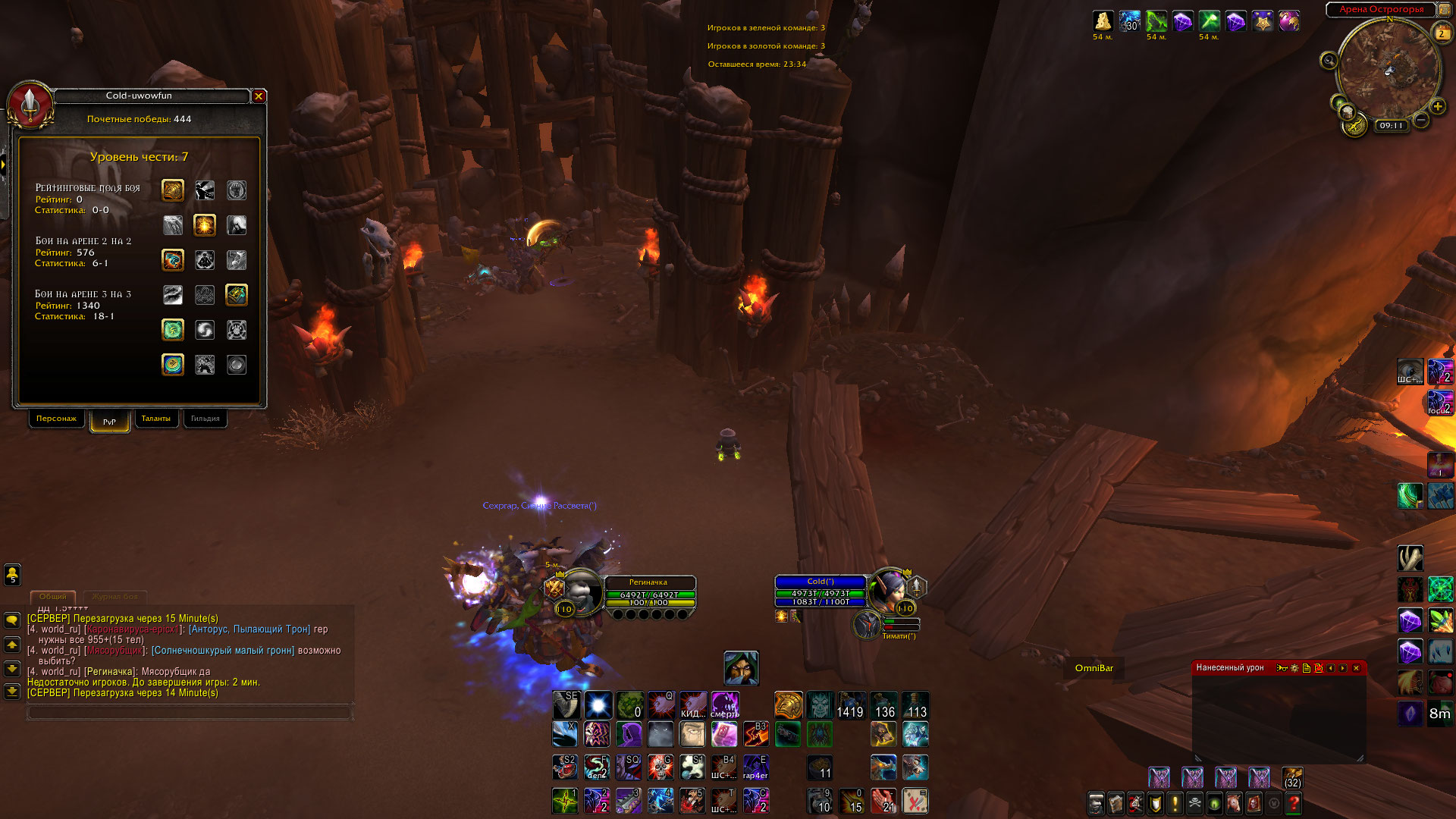
Task: Select the Общий chat tab
Action: pos(52,597)
